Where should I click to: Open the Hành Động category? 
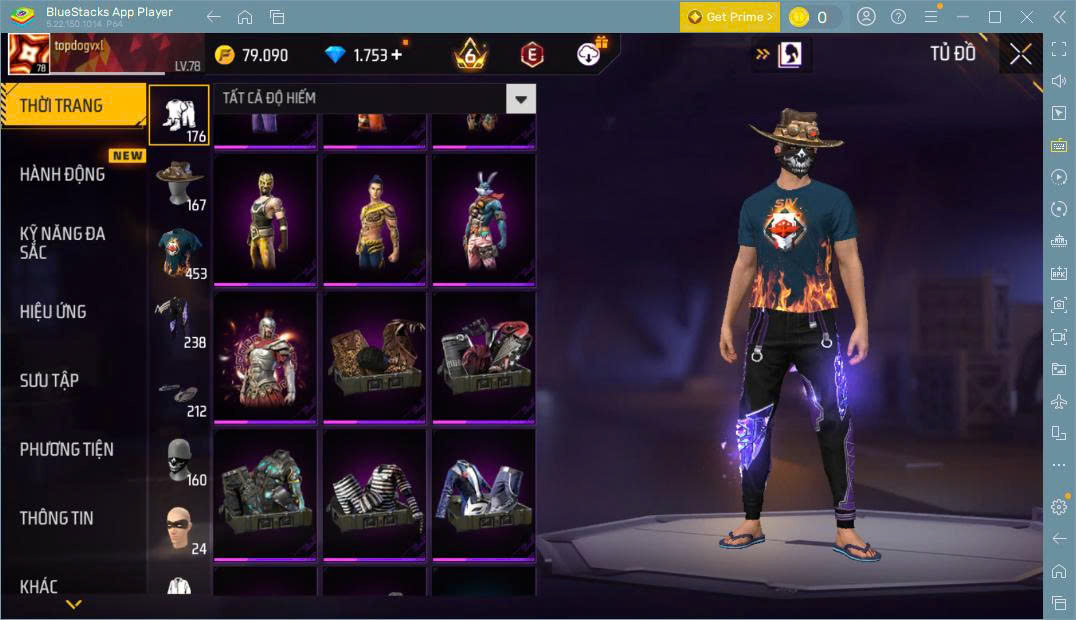[x=62, y=174]
